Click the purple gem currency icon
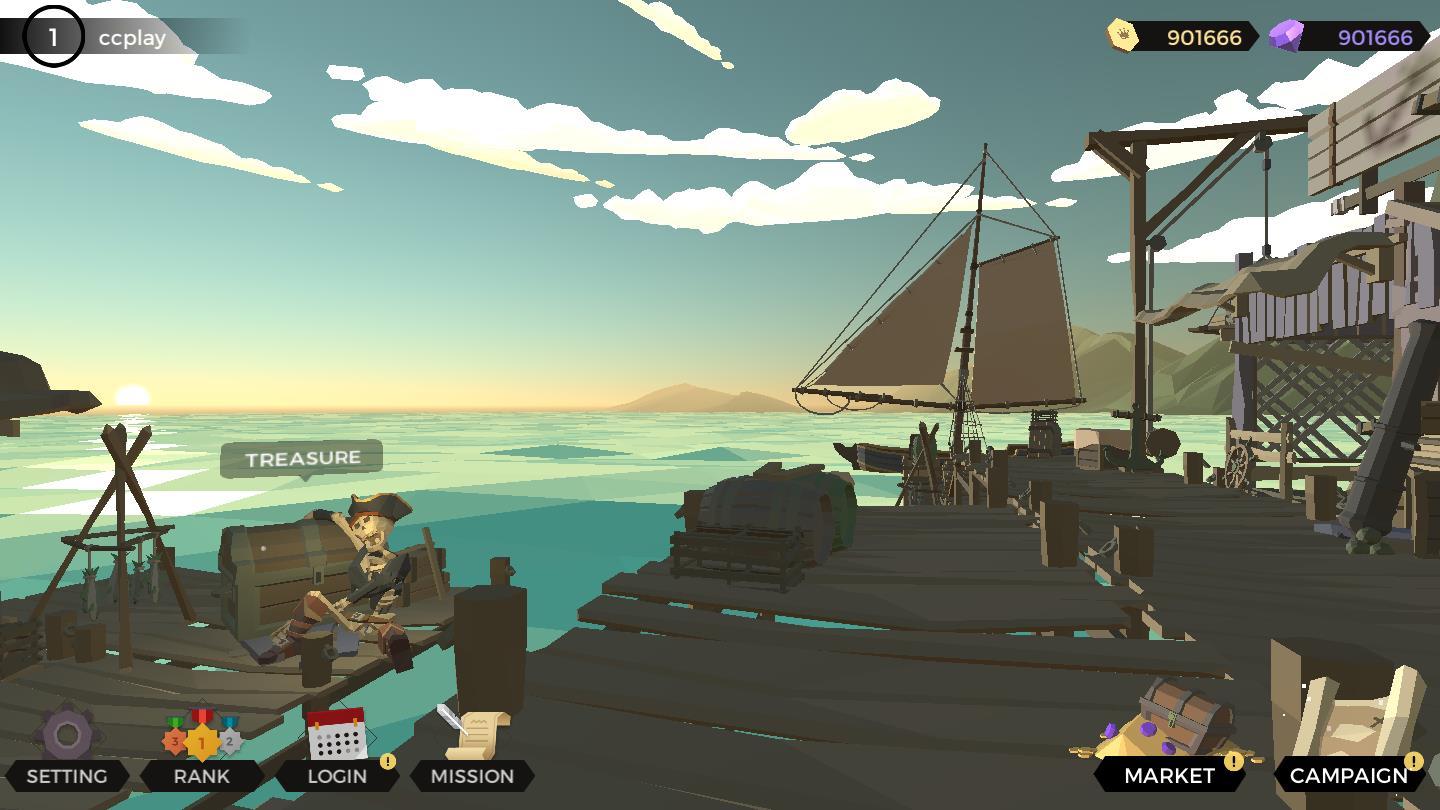Screen dimensions: 1440x810 click(x=1286, y=37)
